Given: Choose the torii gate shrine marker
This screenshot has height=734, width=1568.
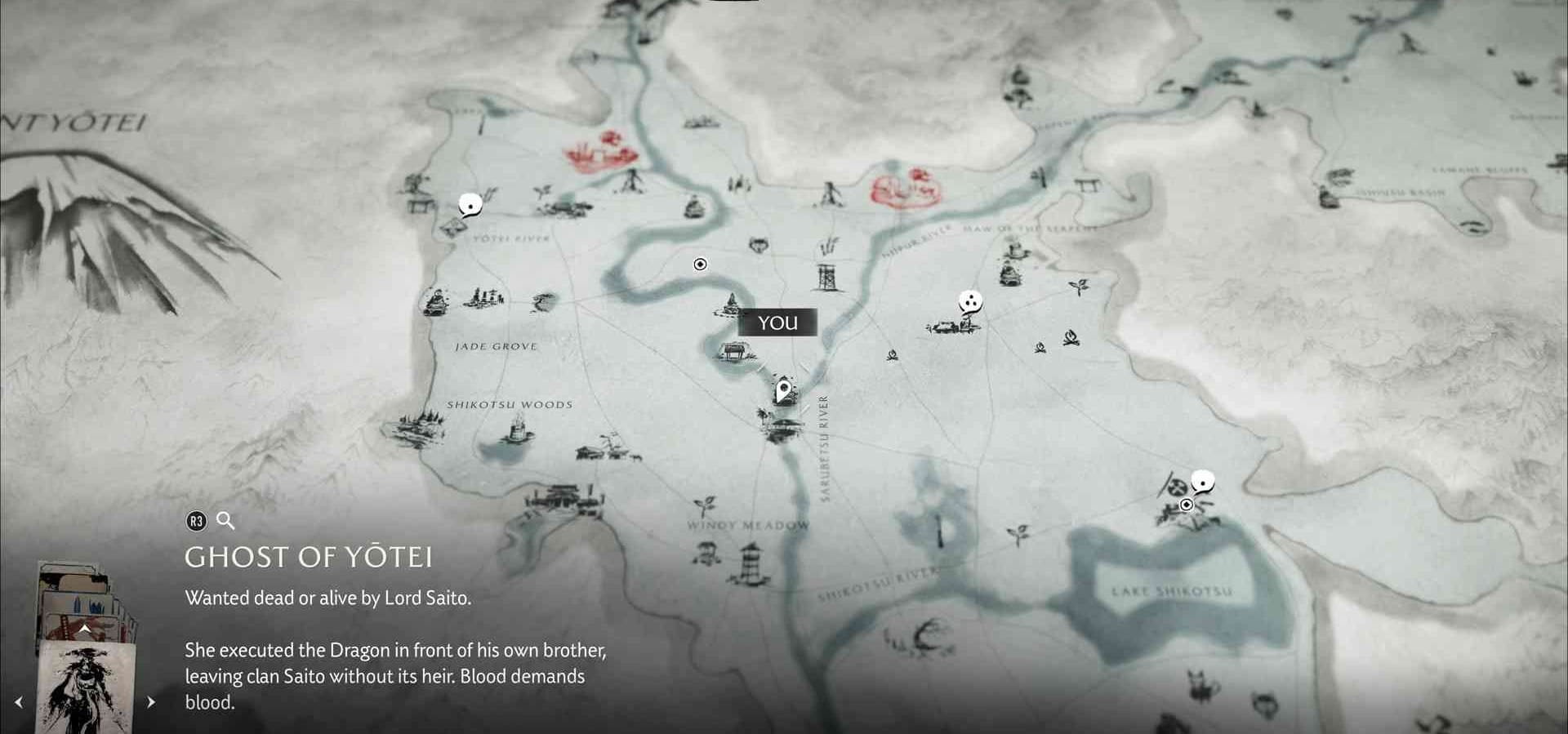Looking at the screenshot, I should coord(1088,185).
